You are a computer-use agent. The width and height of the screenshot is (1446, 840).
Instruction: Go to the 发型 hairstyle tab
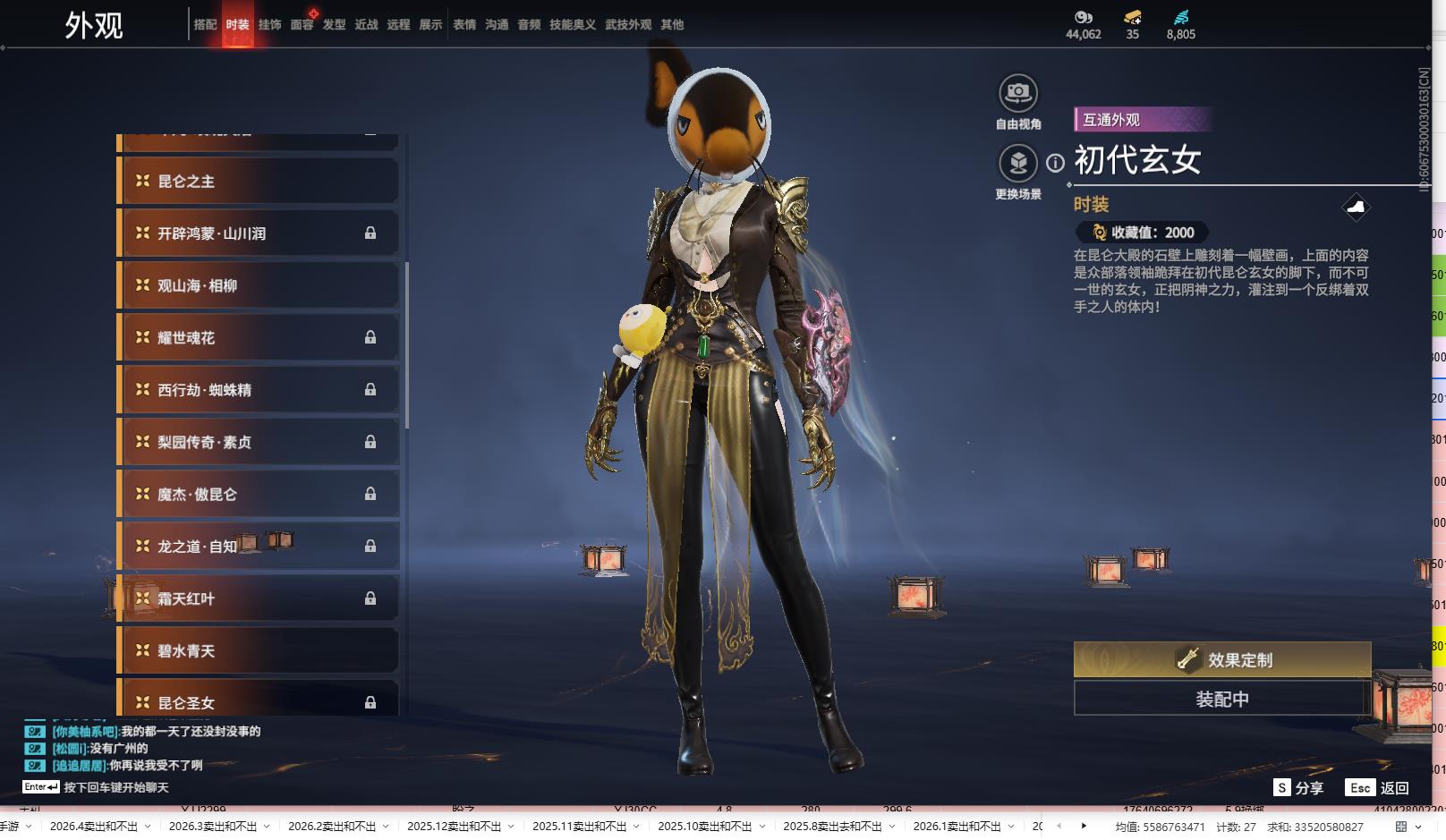(x=334, y=25)
